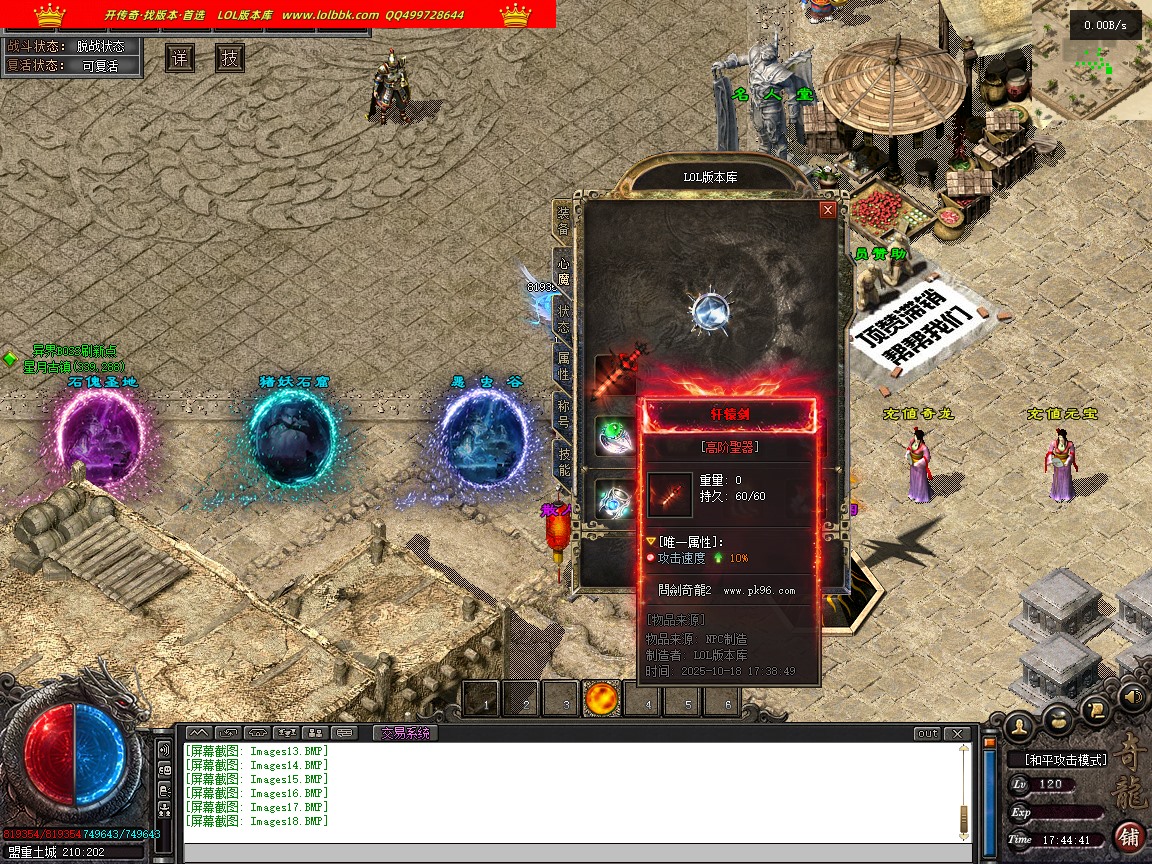Toggle sound with the speaker icon

(x=1132, y=695)
